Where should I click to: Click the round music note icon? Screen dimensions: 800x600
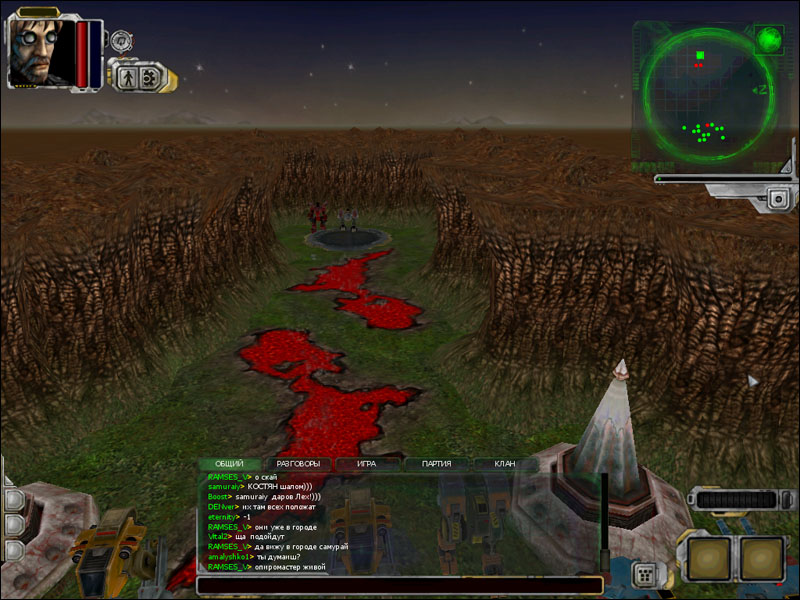(x=122, y=41)
